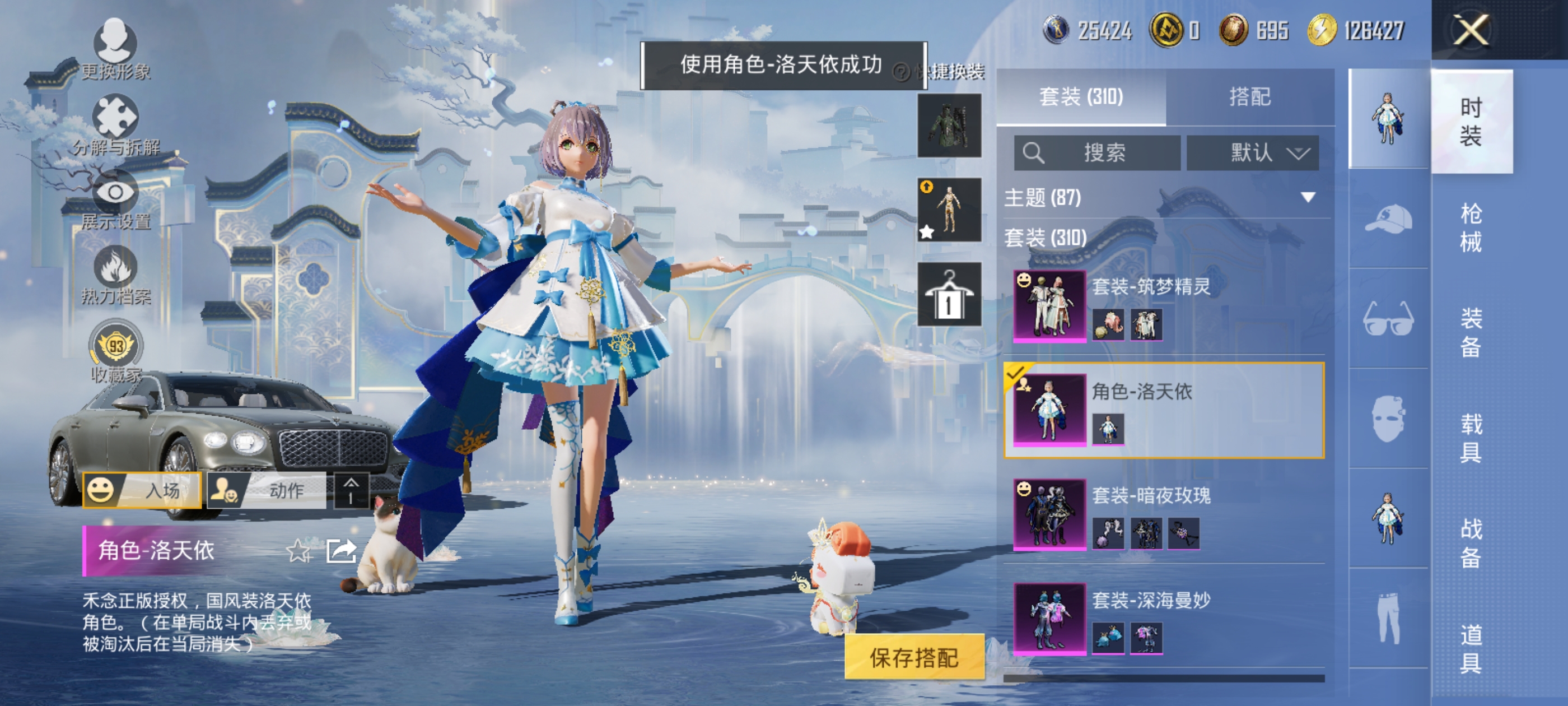Save the outfit with 保存搭配

pos(914,657)
